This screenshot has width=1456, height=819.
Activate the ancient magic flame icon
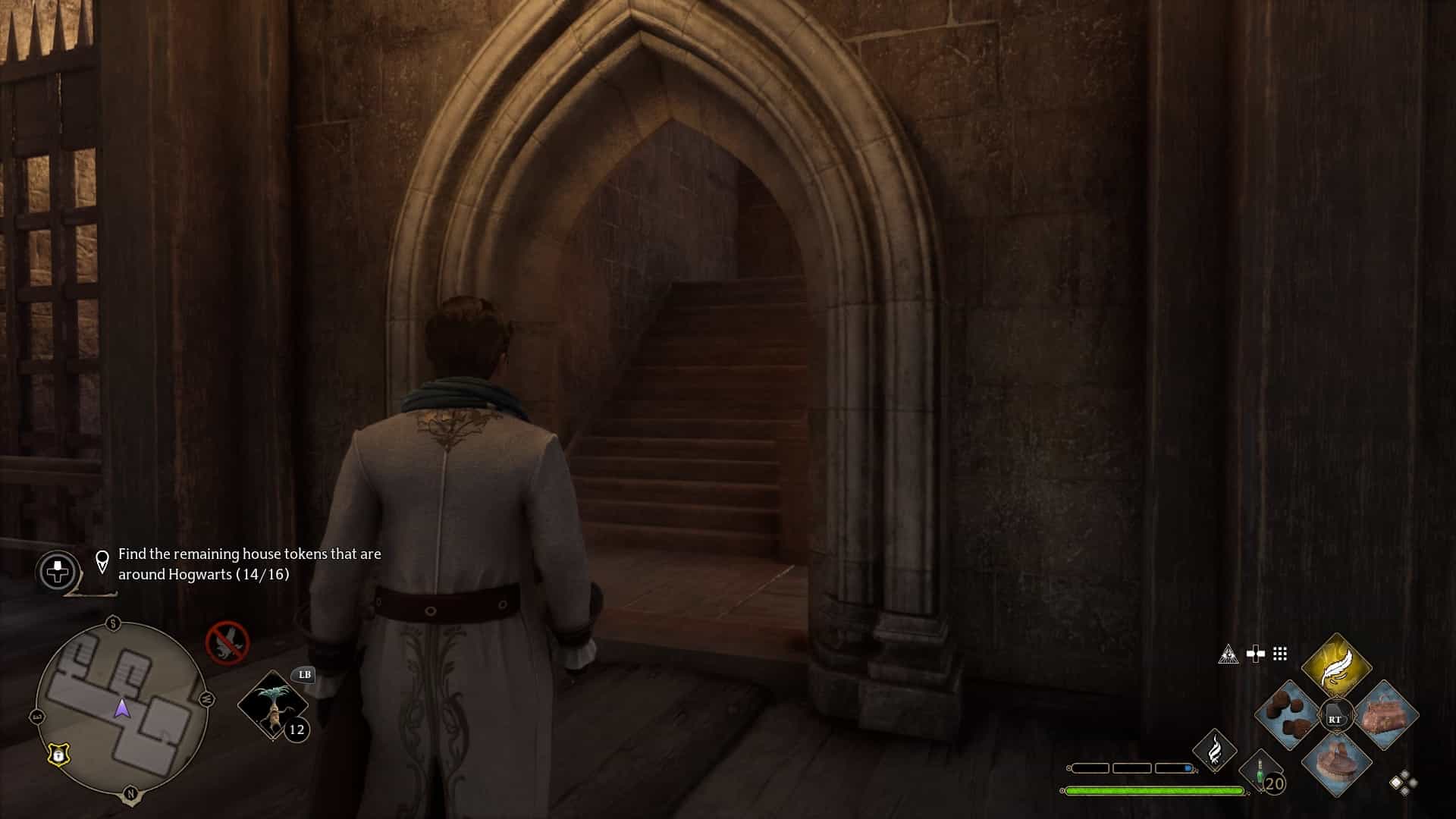coord(1214,749)
